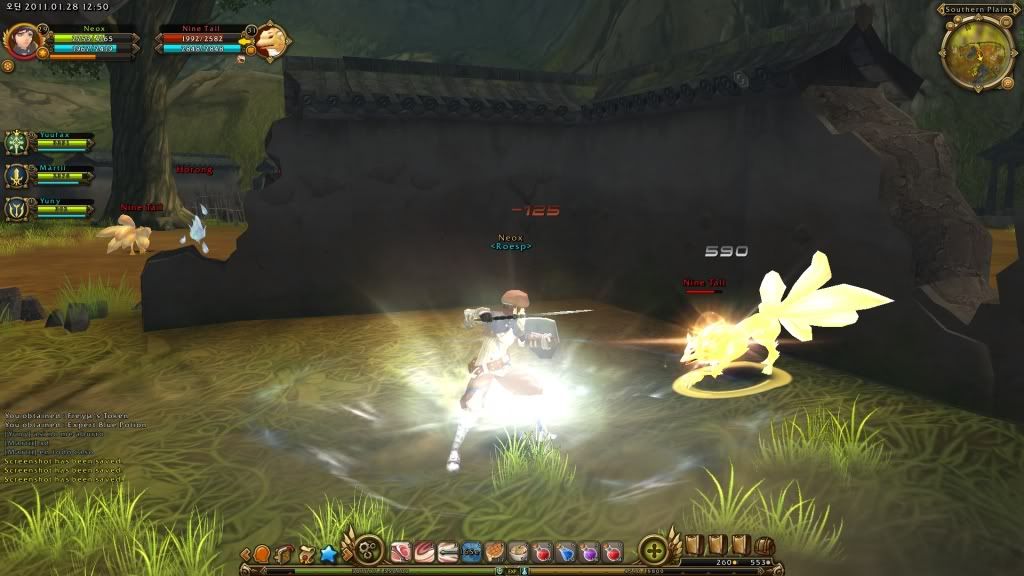Select party member Martil's frame
Image resolution: width=1024 pixels, height=576 pixels.
coord(18,176)
